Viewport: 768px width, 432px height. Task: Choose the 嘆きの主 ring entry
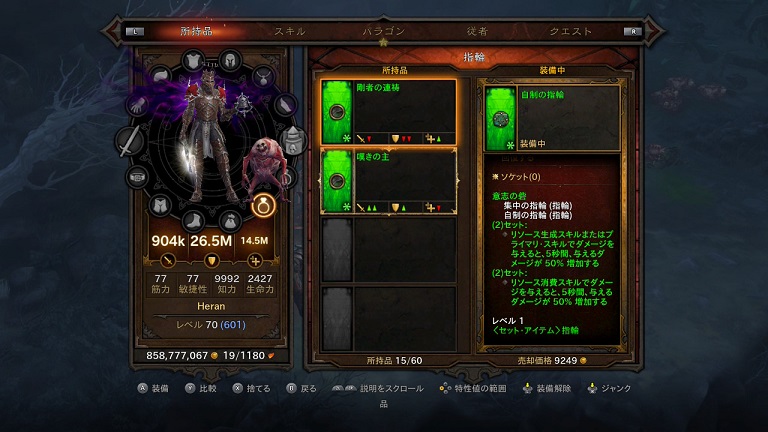[x=388, y=181]
